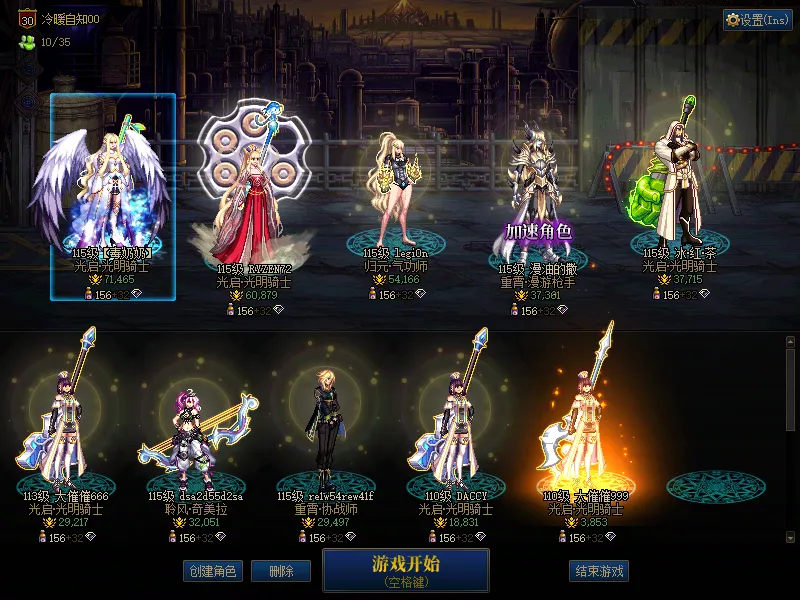Viewport: 800px width, 600px height.
Task: Click the character list scrollbar
Action: pyautogui.click(x=791, y=390)
